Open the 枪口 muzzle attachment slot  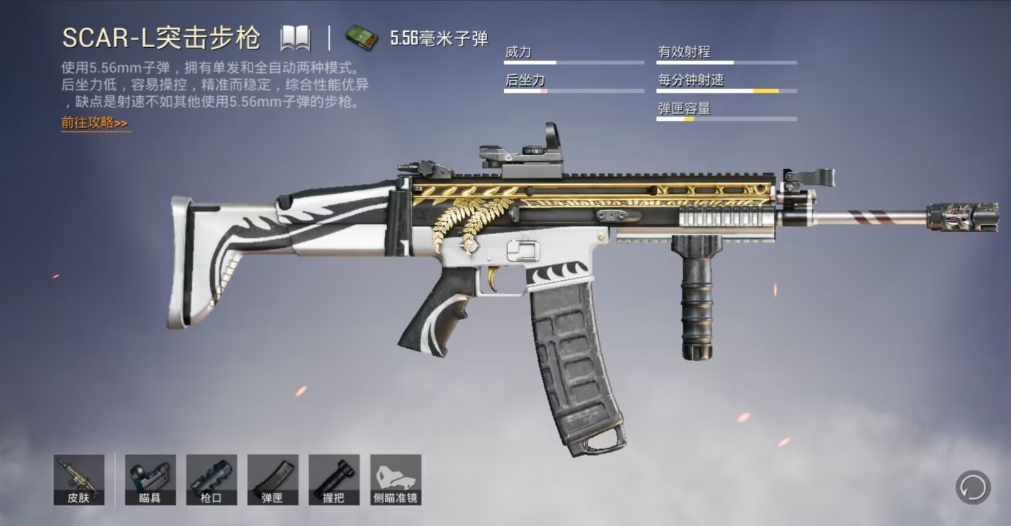tap(211, 479)
